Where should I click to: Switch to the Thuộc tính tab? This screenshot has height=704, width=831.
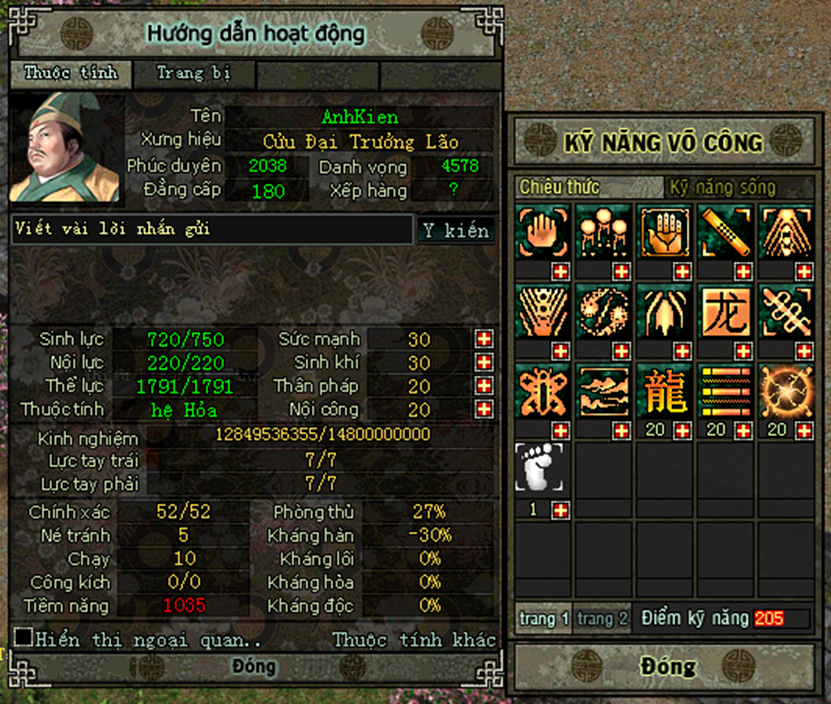[x=70, y=74]
